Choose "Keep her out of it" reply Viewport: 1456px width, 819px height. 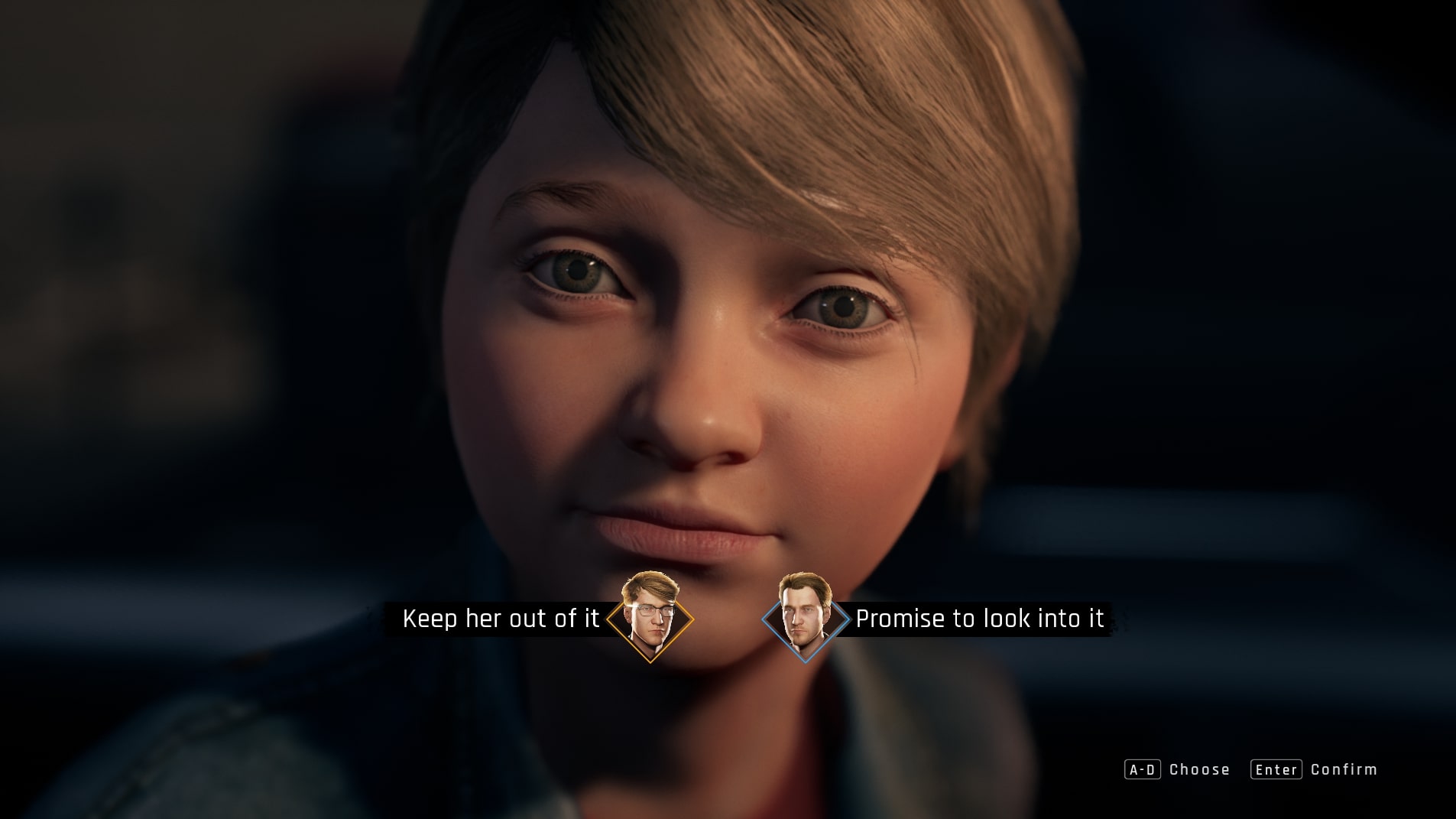pyautogui.click(x=501, y=619)
